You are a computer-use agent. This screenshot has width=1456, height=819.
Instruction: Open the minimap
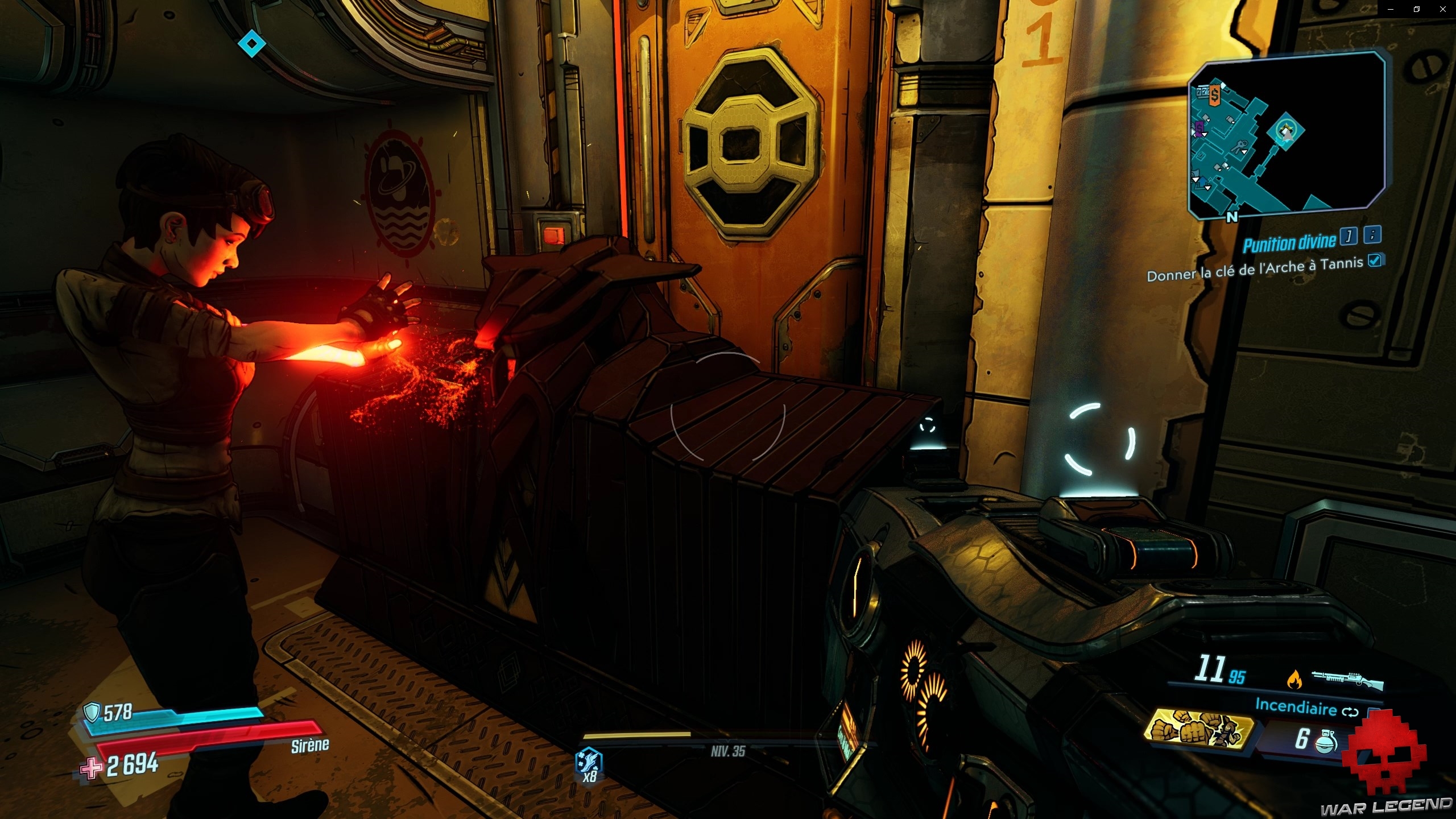[1287, 135]
